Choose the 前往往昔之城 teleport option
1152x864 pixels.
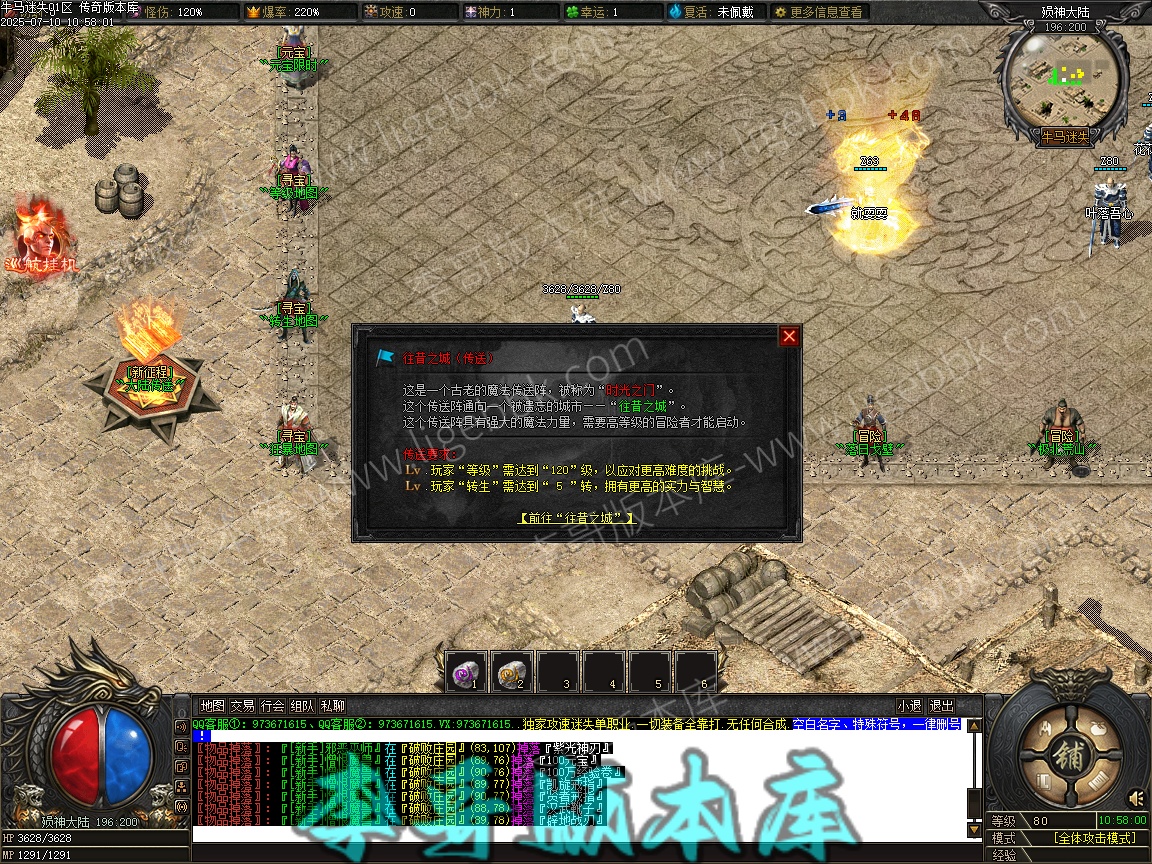(x=576, y=518)
